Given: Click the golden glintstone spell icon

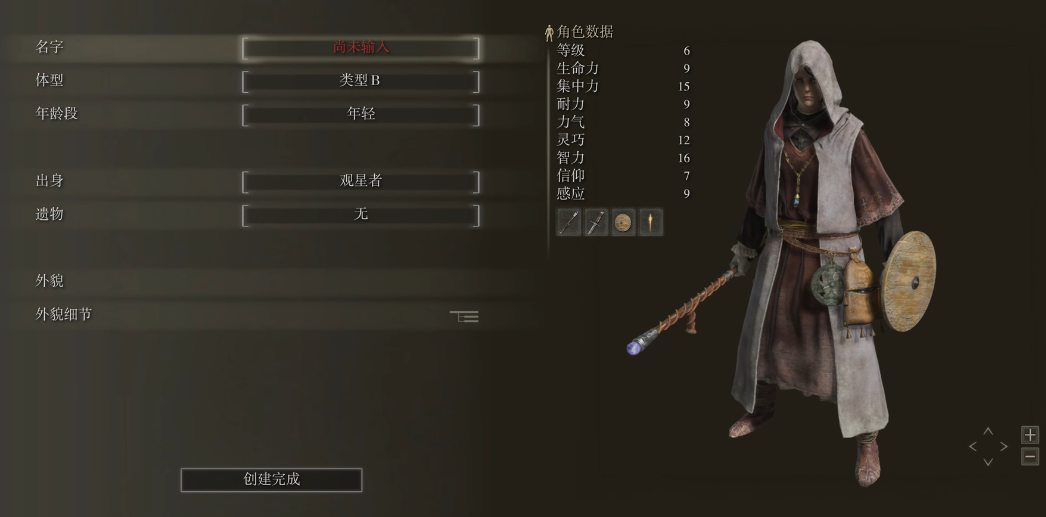Looking at the screenshot, I should coord(650,222).
